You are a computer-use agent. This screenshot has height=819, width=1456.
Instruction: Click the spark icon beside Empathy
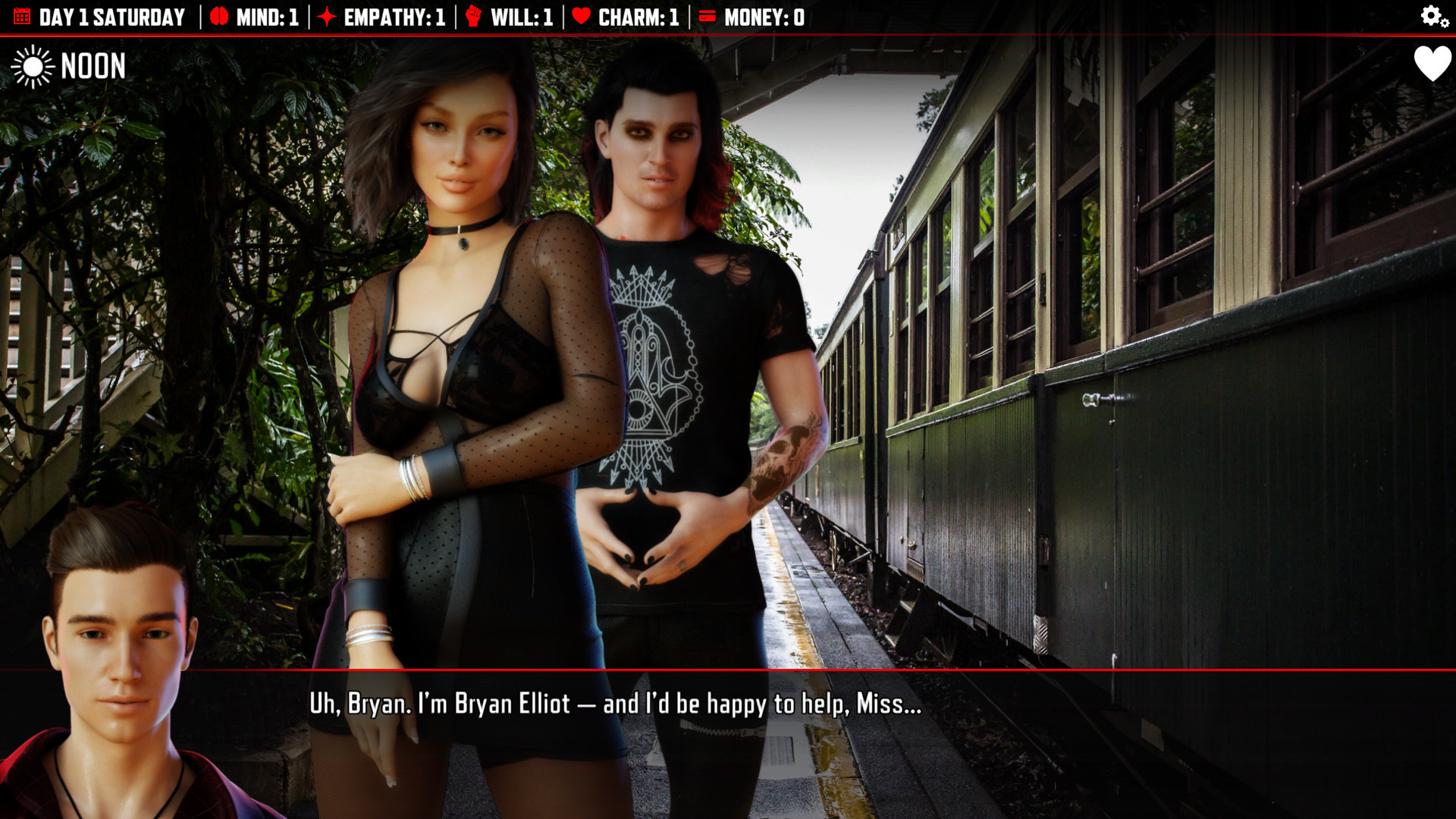(x=326, y=15)
